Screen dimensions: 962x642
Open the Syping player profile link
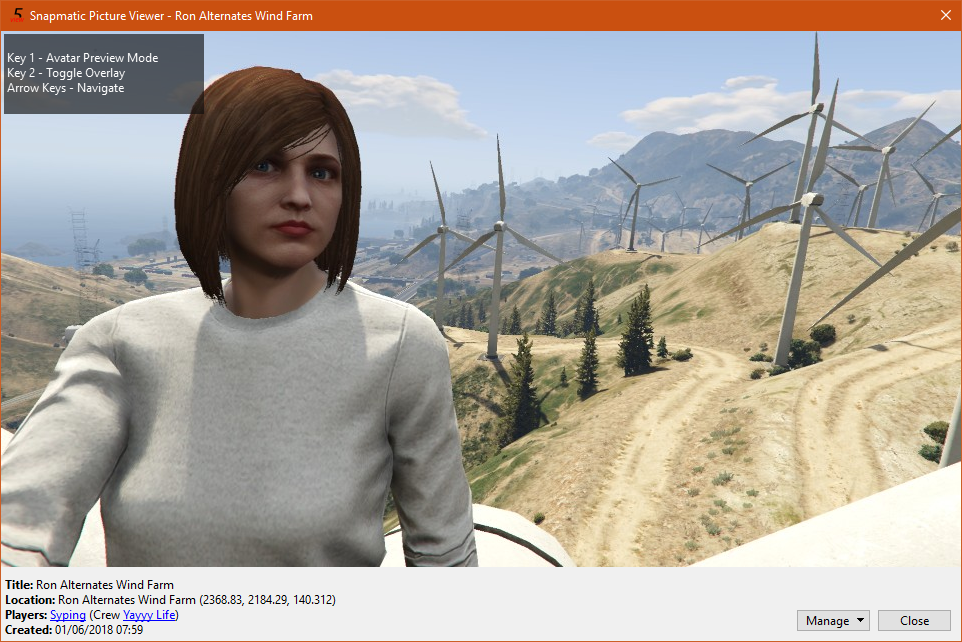tap(68, 615)
